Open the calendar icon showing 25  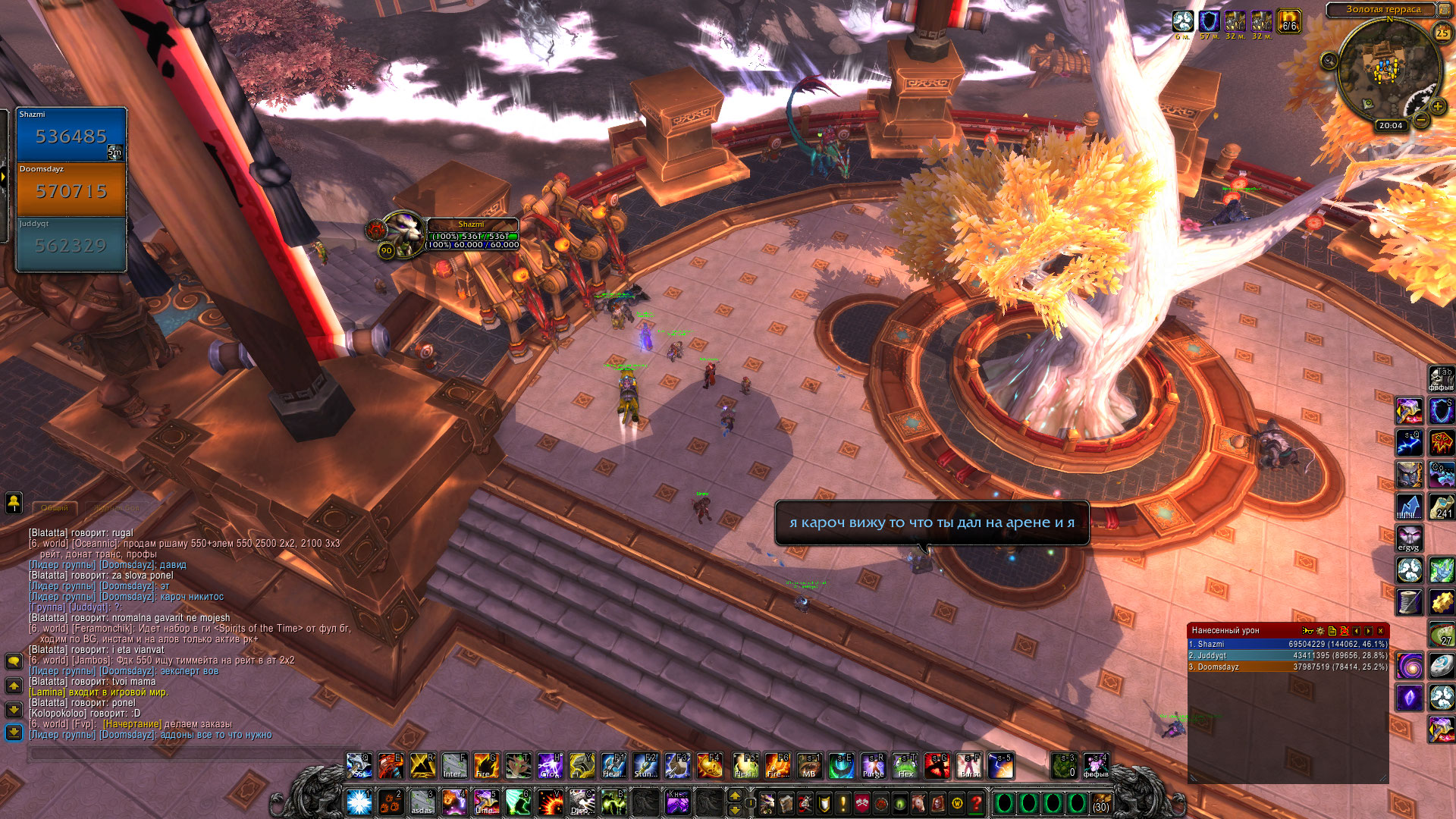pos(1442,33)
